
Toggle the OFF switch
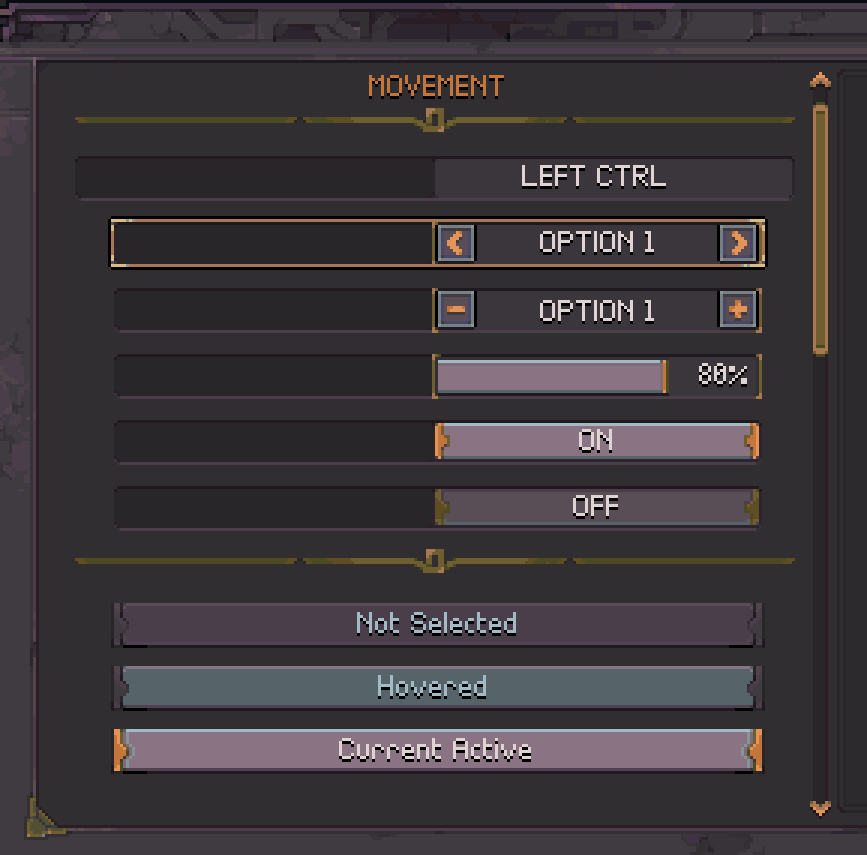(x=596, y=506)
